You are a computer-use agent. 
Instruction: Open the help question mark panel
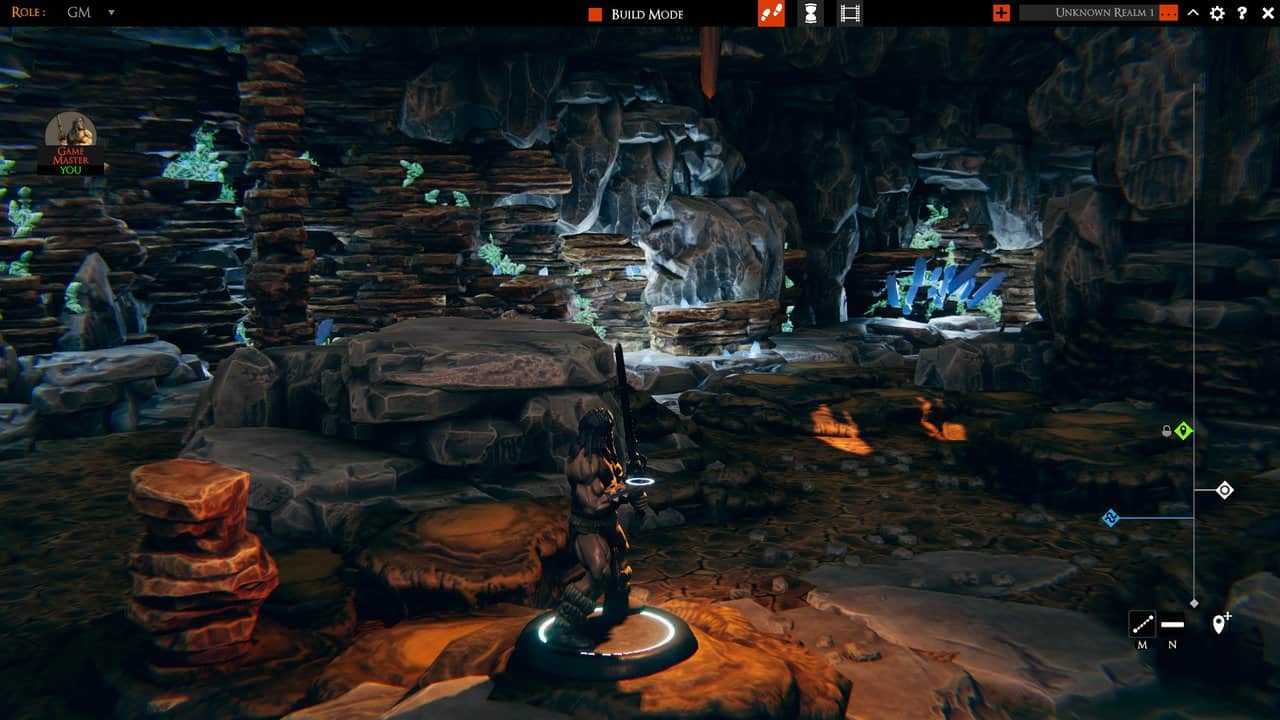[1242, 14]
